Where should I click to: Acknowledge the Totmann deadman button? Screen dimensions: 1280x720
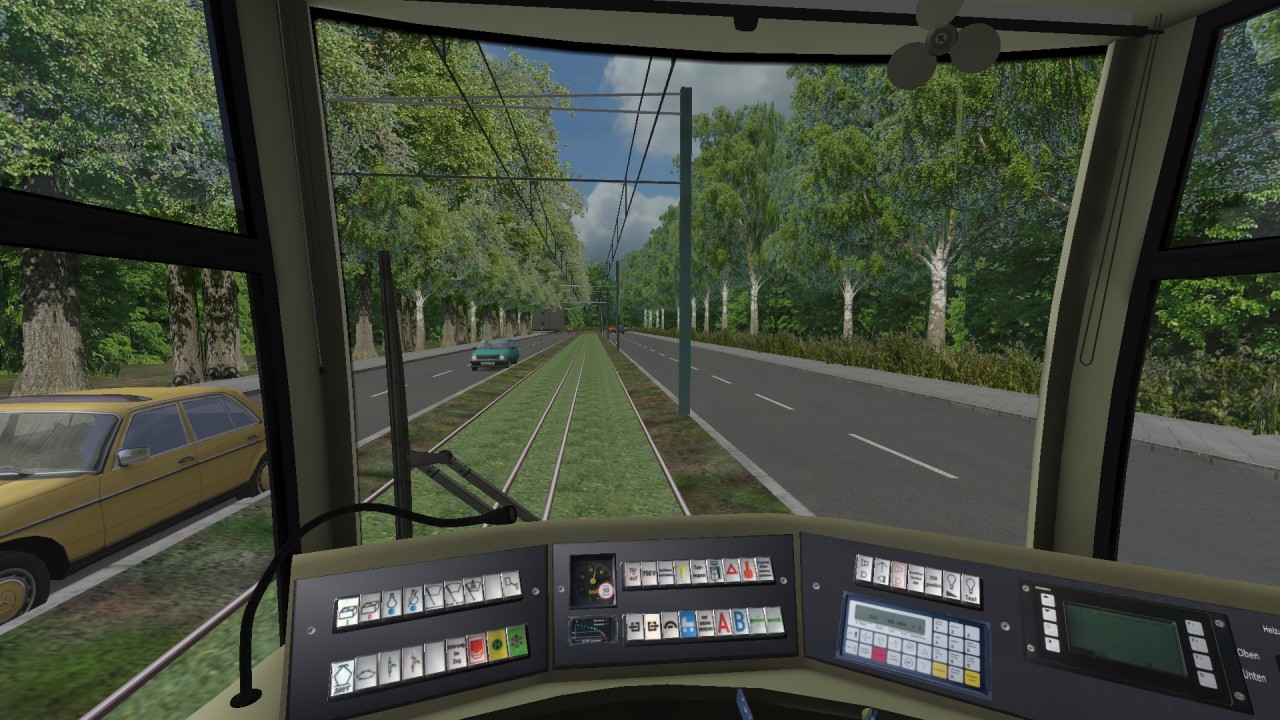(x=699, y=573)
